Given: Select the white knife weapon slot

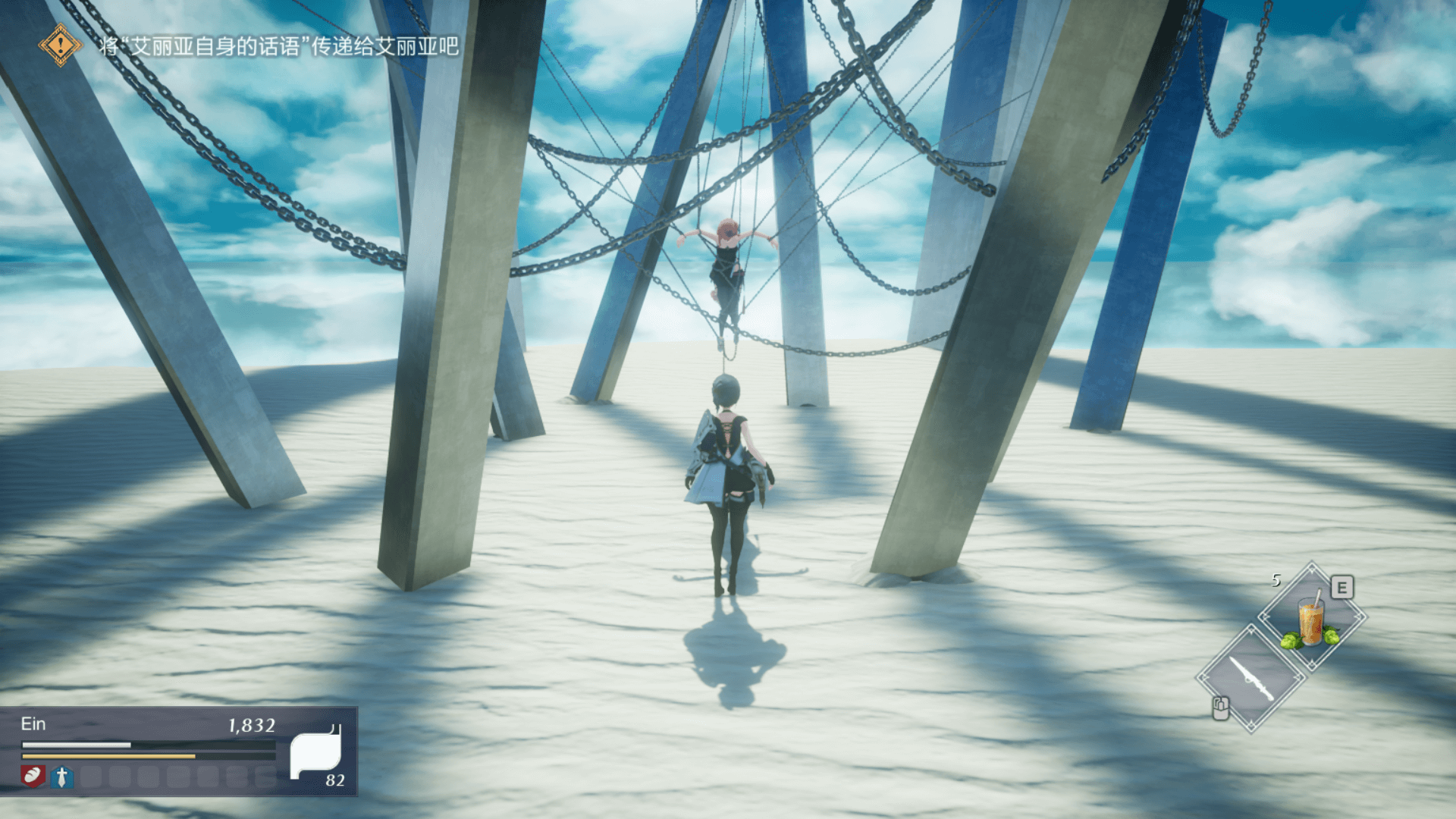Looking at the screenshot, I should tap(1251, 679).
